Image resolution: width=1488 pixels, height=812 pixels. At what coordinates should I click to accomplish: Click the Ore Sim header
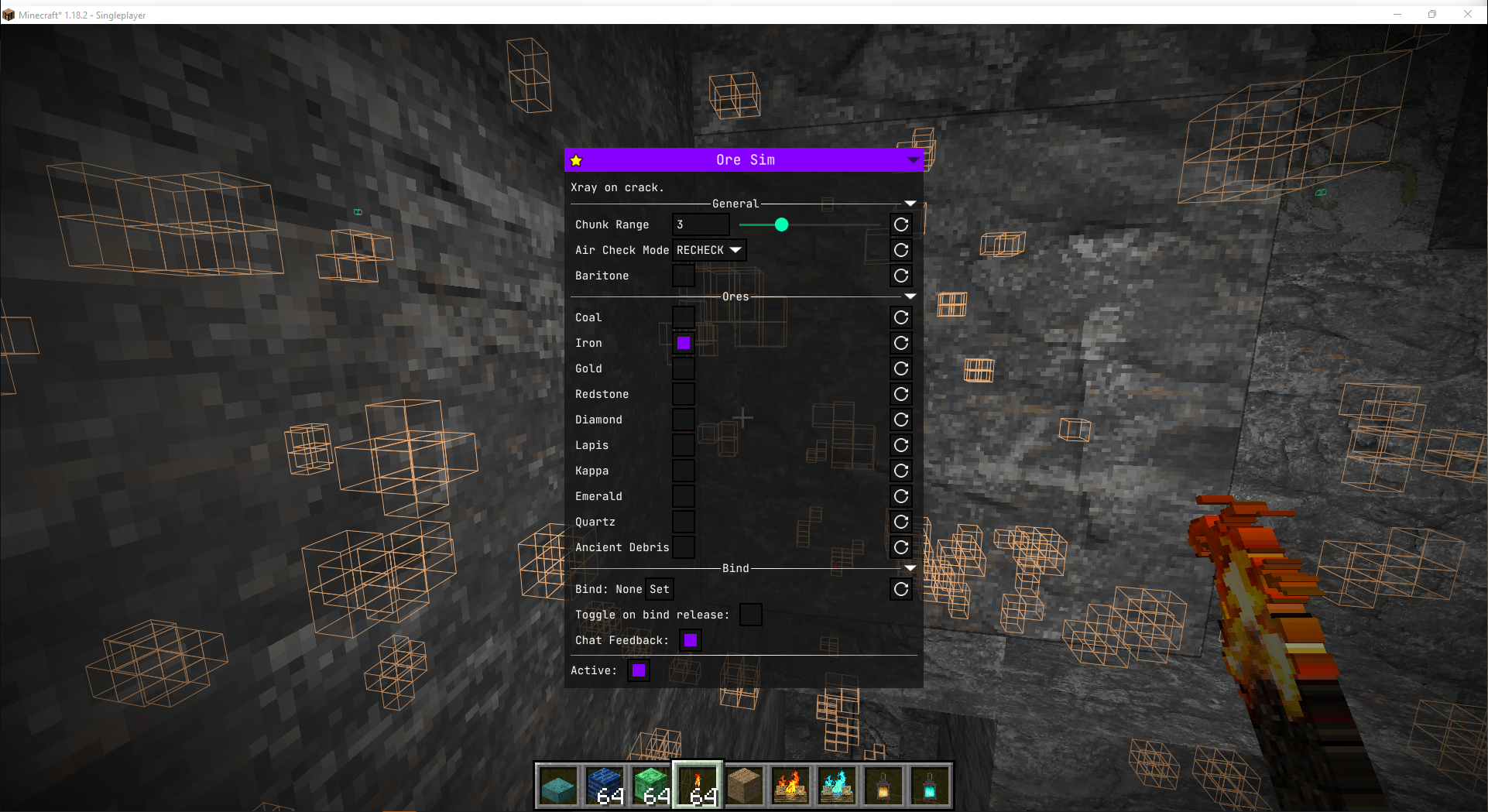pyautogui.click(x=744, y=159)
